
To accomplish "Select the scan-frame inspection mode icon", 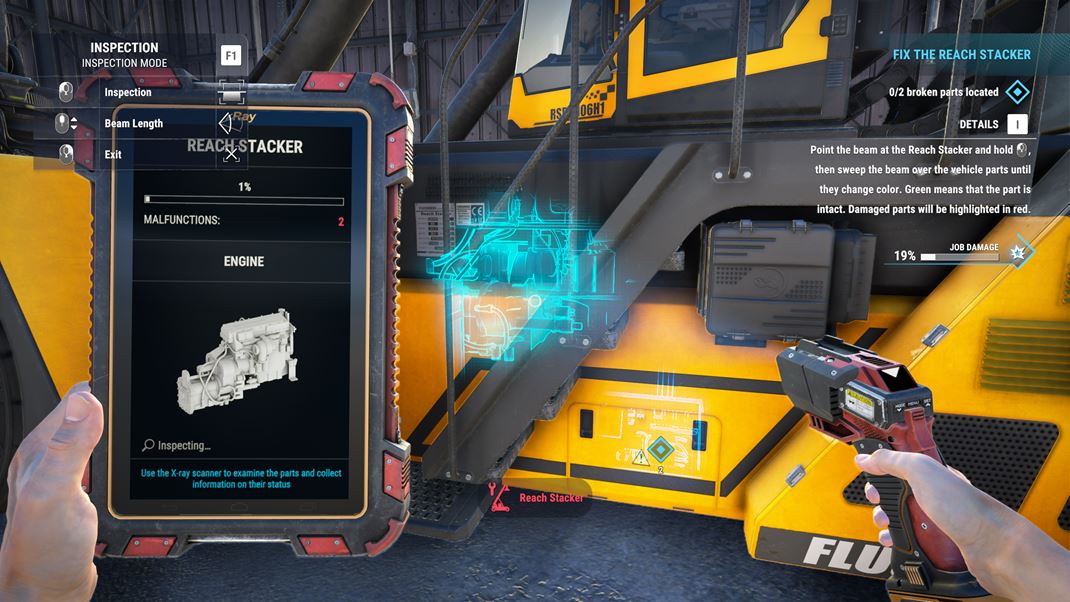I will pos(231,92).
